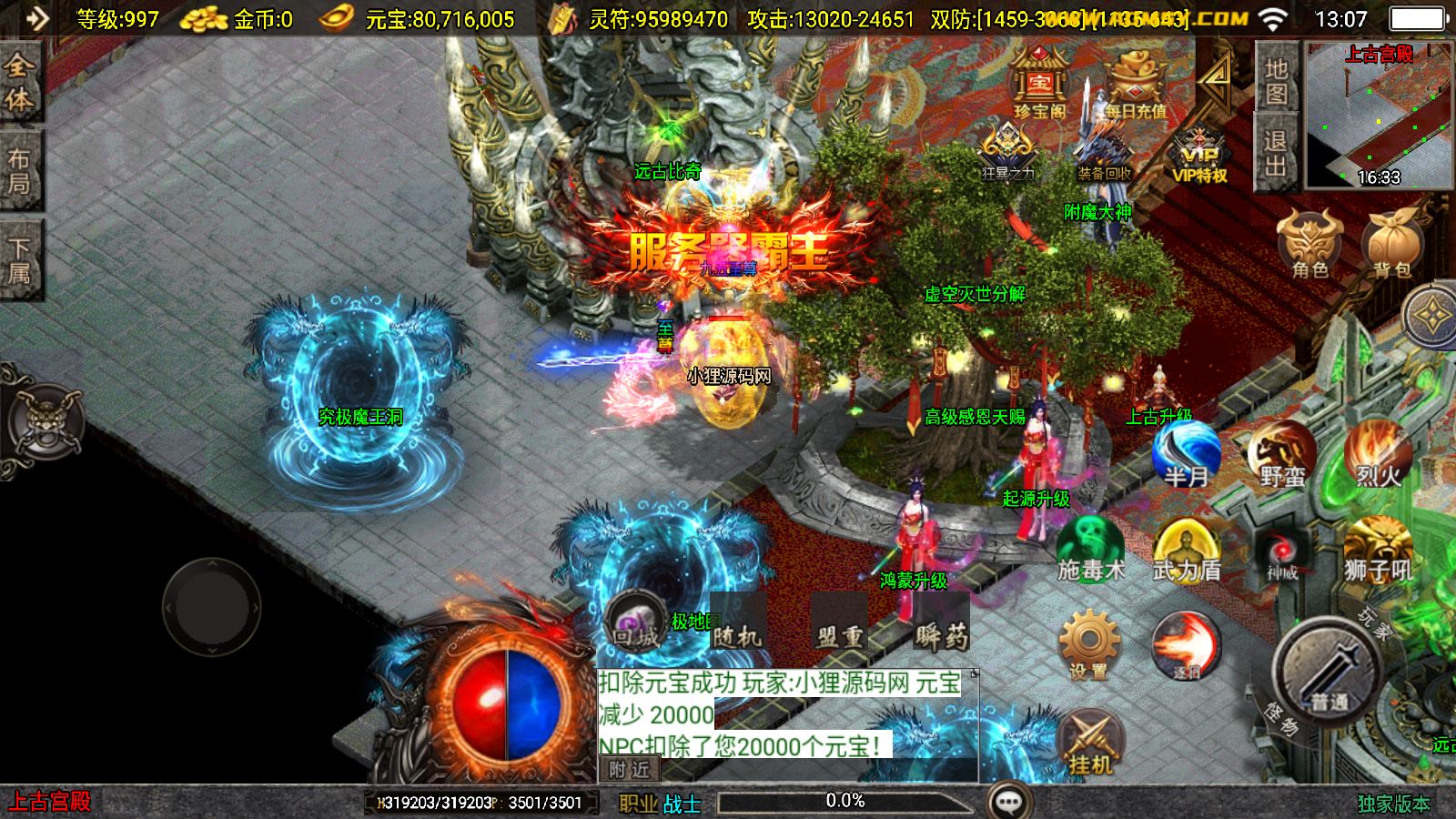Open the 设置 settings gear

1089,644
